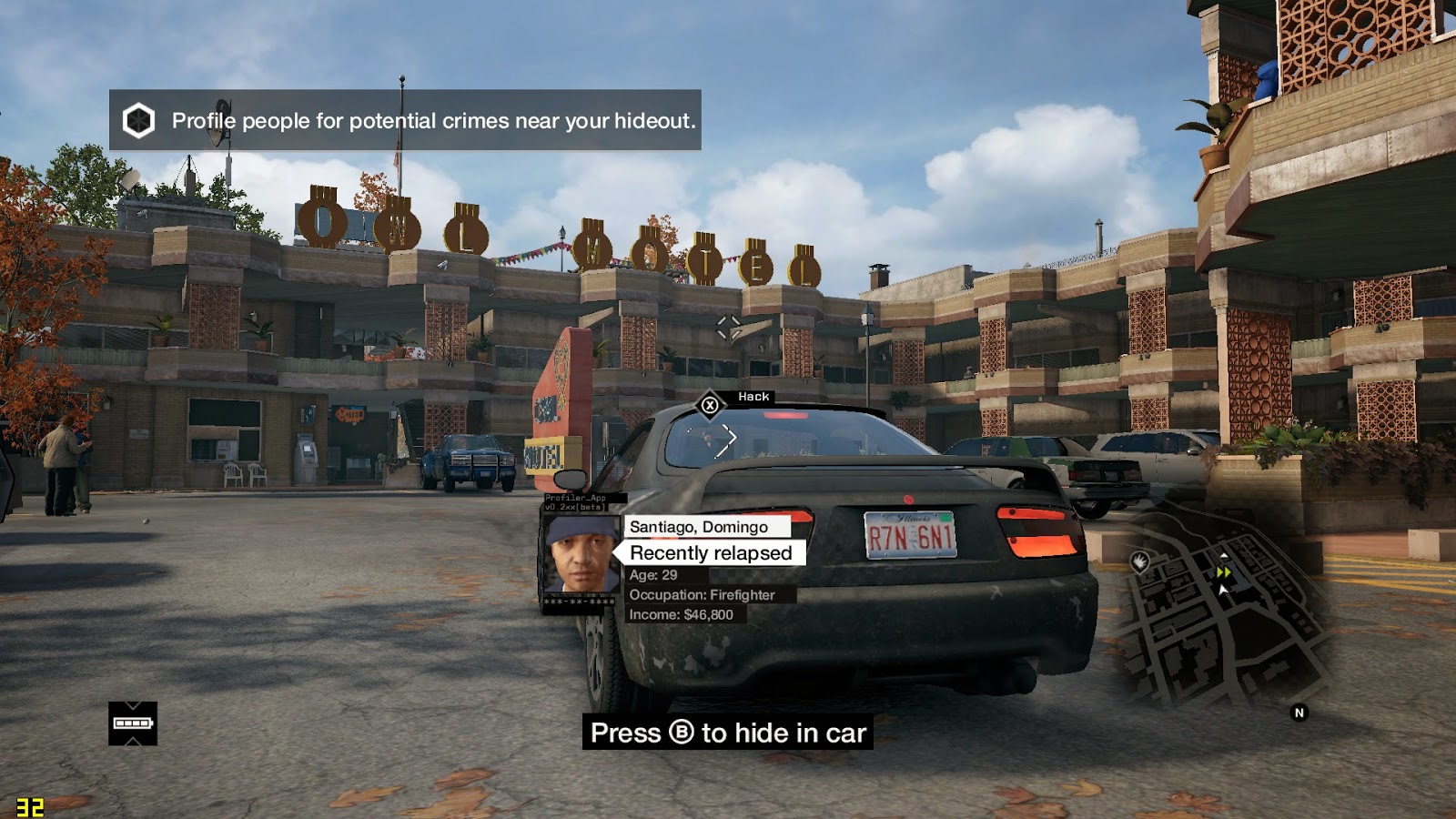Select the hideout splash marker on the minimap
1456x819 pixels.
point(1140,561)
